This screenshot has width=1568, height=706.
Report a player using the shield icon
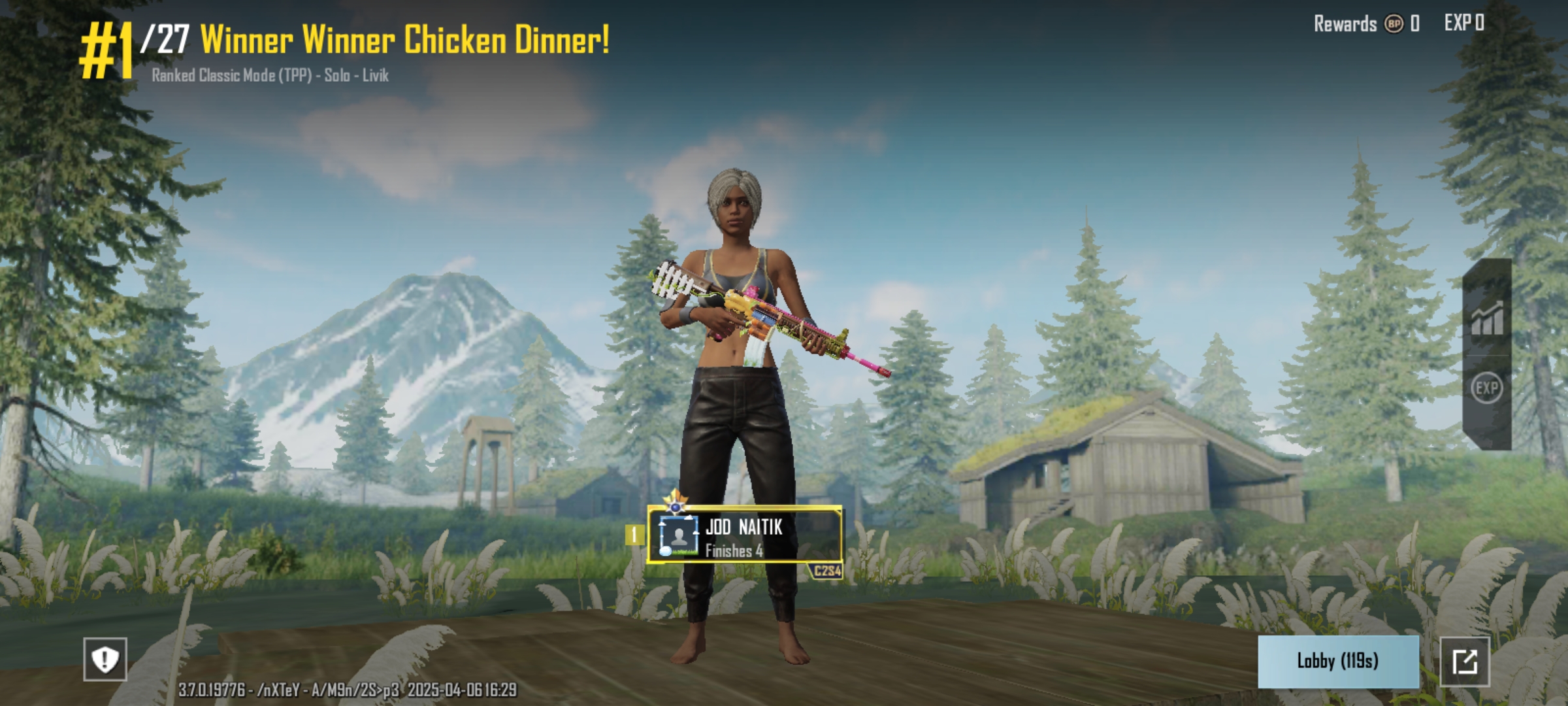[105, 659]
